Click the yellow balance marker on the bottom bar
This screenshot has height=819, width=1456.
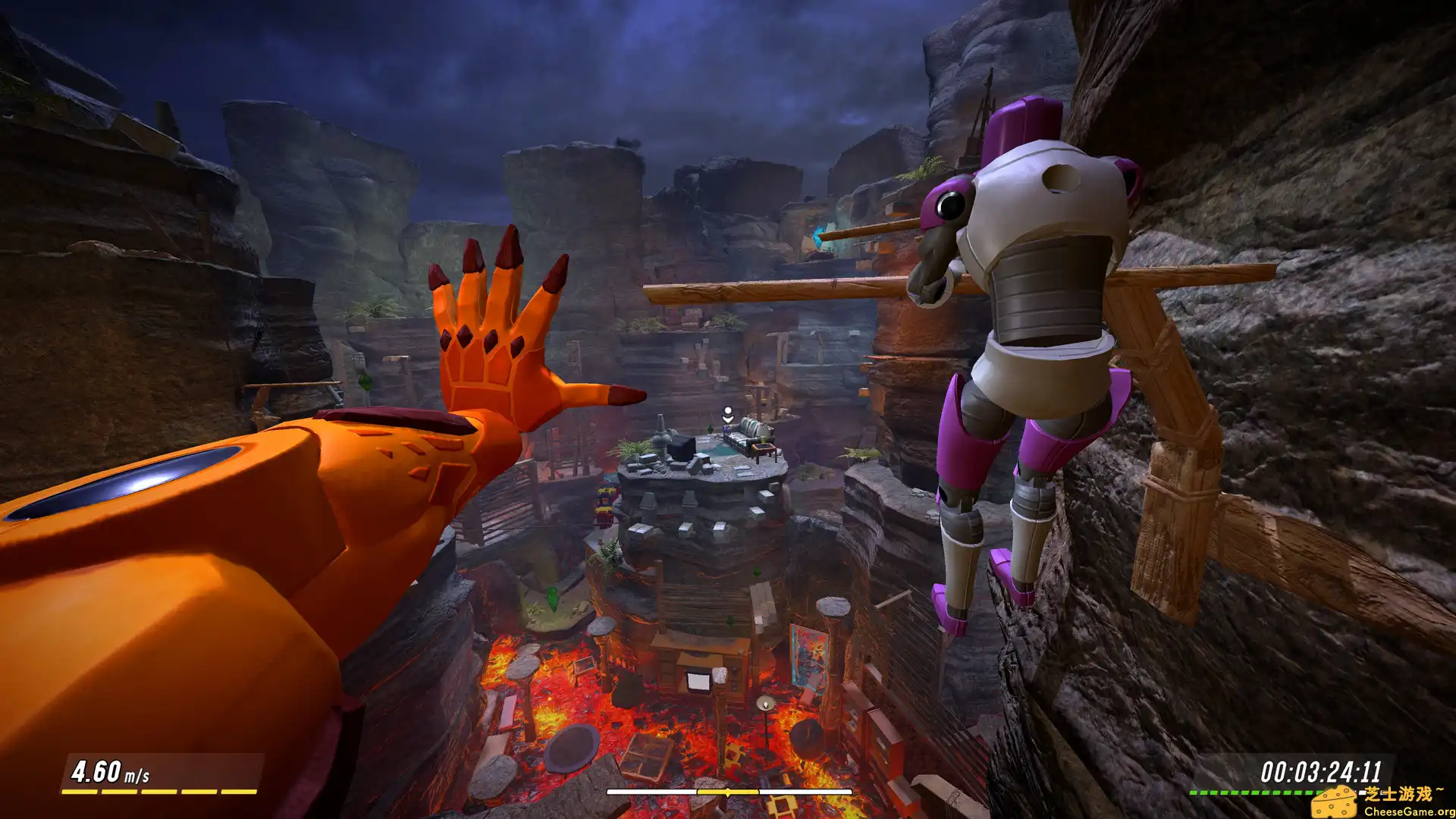click(x=727, y=792)
